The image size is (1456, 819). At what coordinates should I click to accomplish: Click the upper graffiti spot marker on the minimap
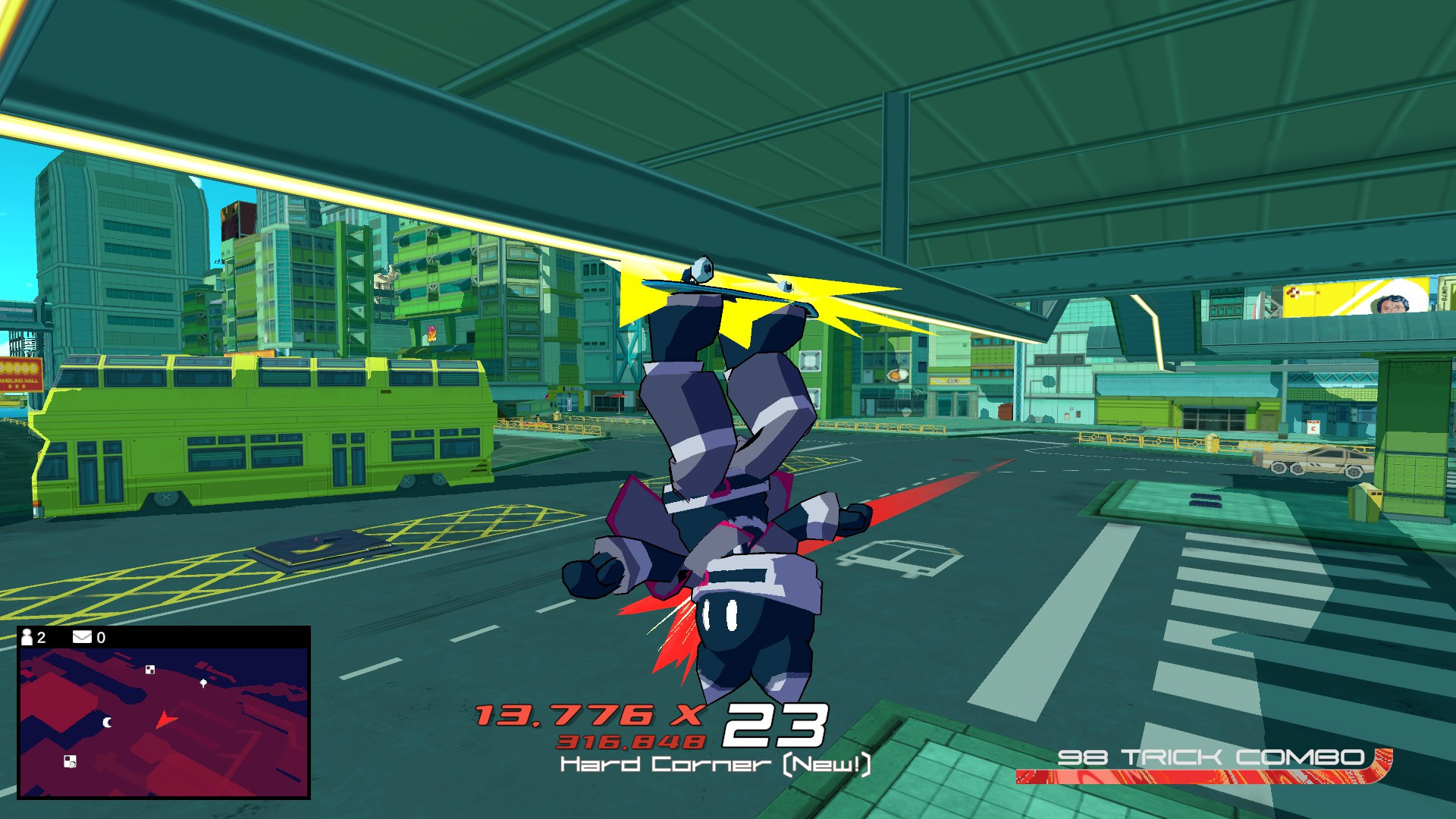pos(149,670)
